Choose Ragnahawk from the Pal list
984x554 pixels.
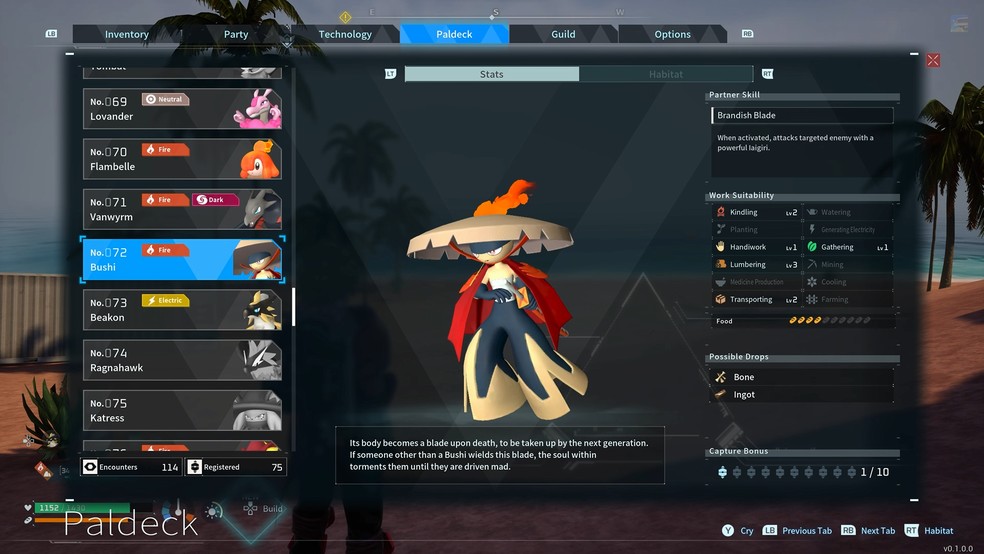(182, 360)
